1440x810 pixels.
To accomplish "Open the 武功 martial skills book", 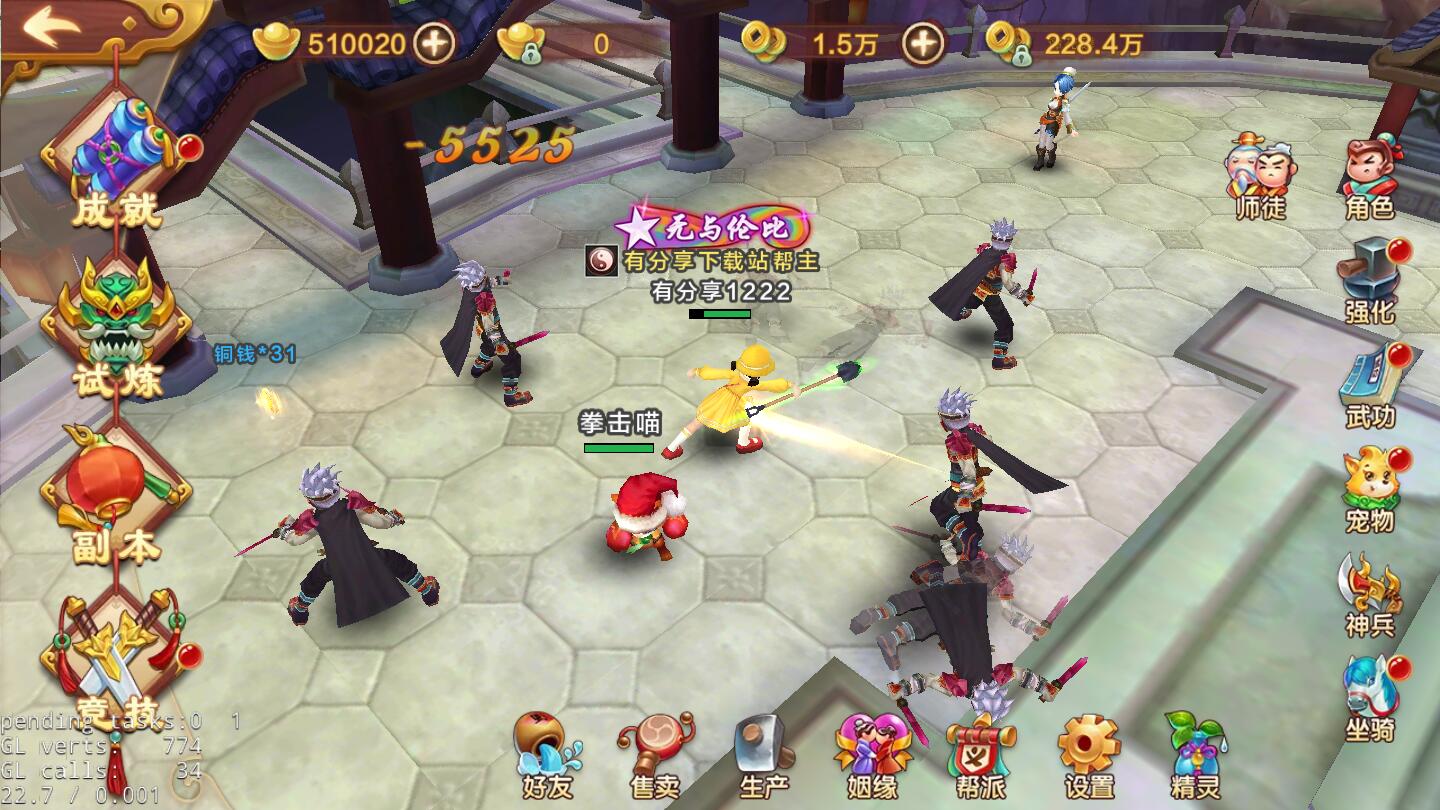I will click(x=1369, y=385).
